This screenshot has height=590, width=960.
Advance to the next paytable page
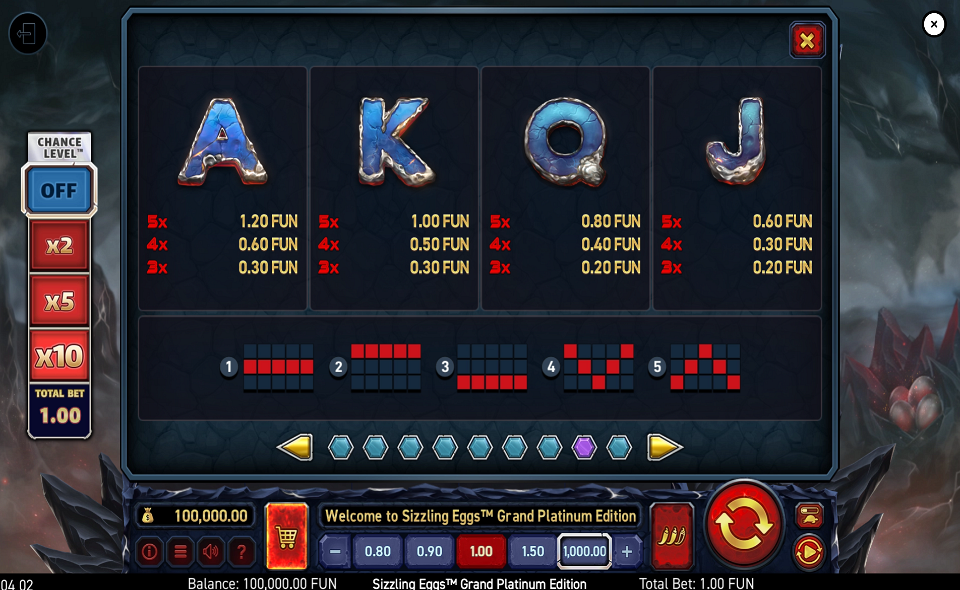[x=664, y=447]
